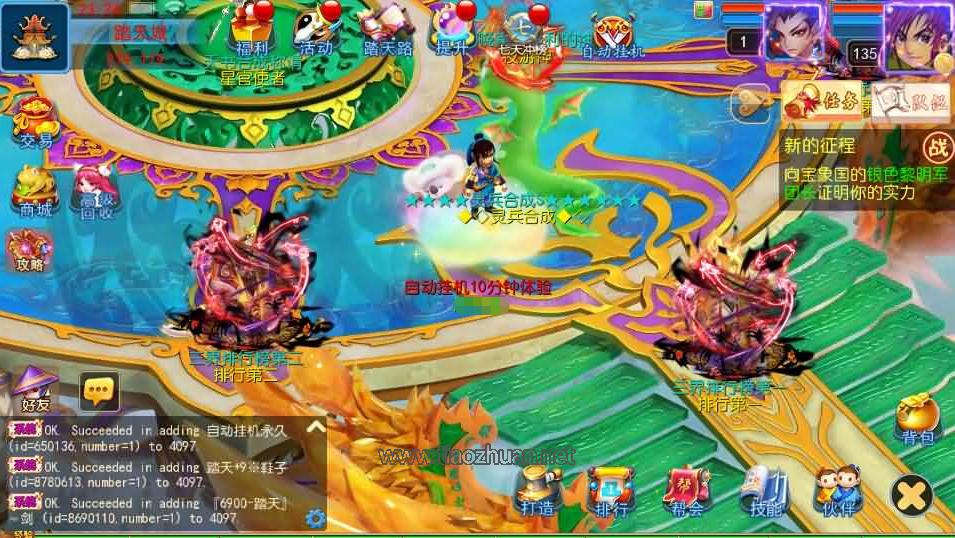The height and width of the screenshot is (538, 955).
Task: Open the 活动 events menu
Action: click(316, 28)
